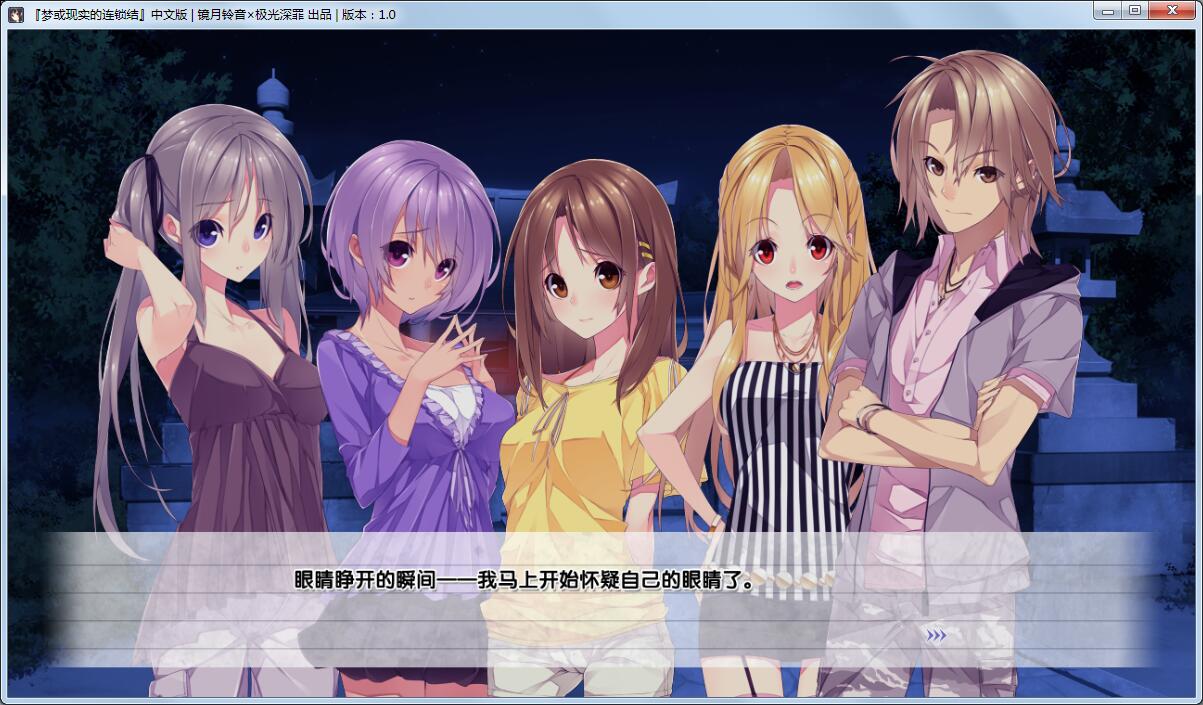Minimize the game window
The image size is (1203, 705).
point(1105,10)
